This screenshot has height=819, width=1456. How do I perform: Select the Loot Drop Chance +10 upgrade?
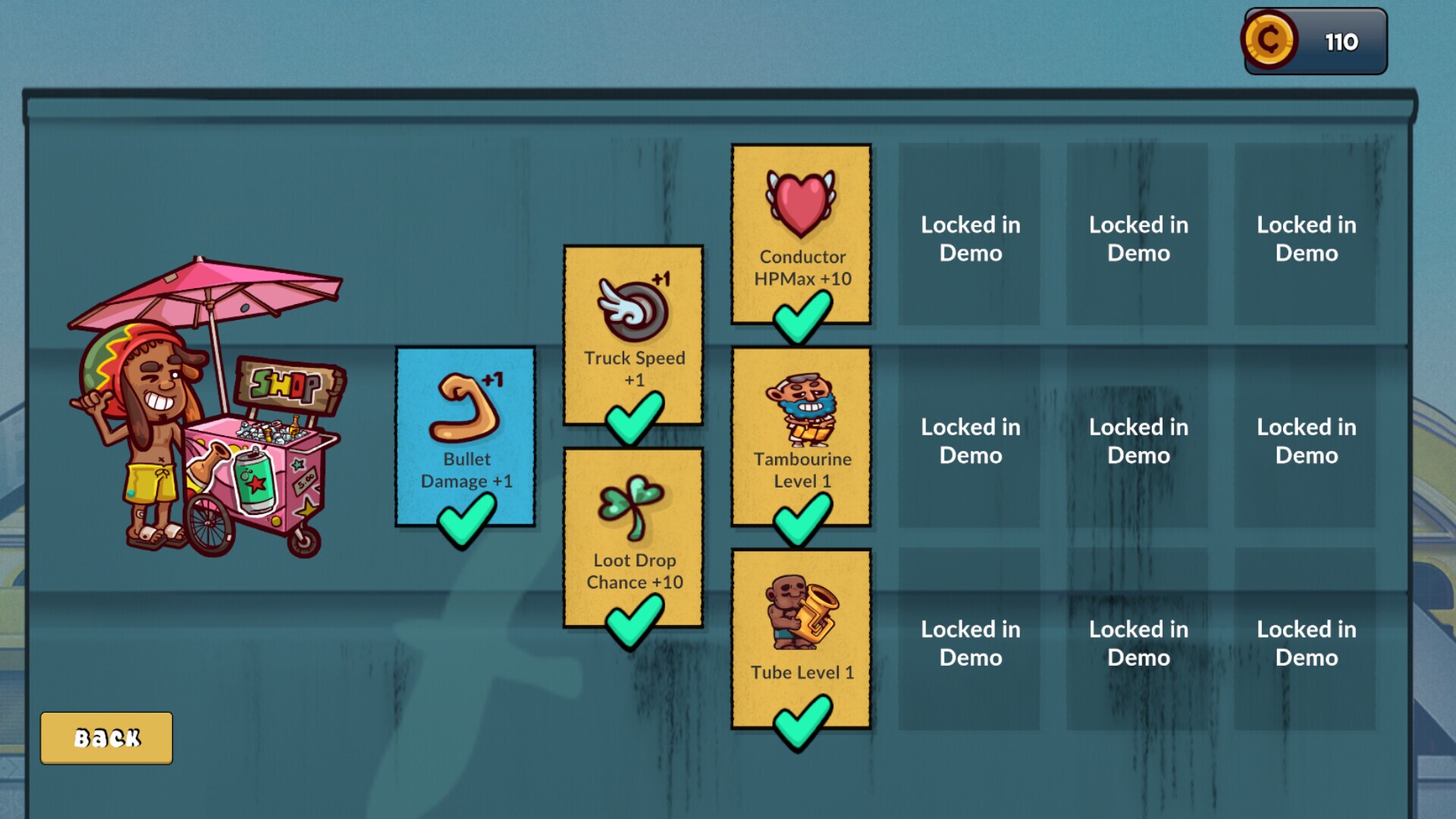[633, 537]
